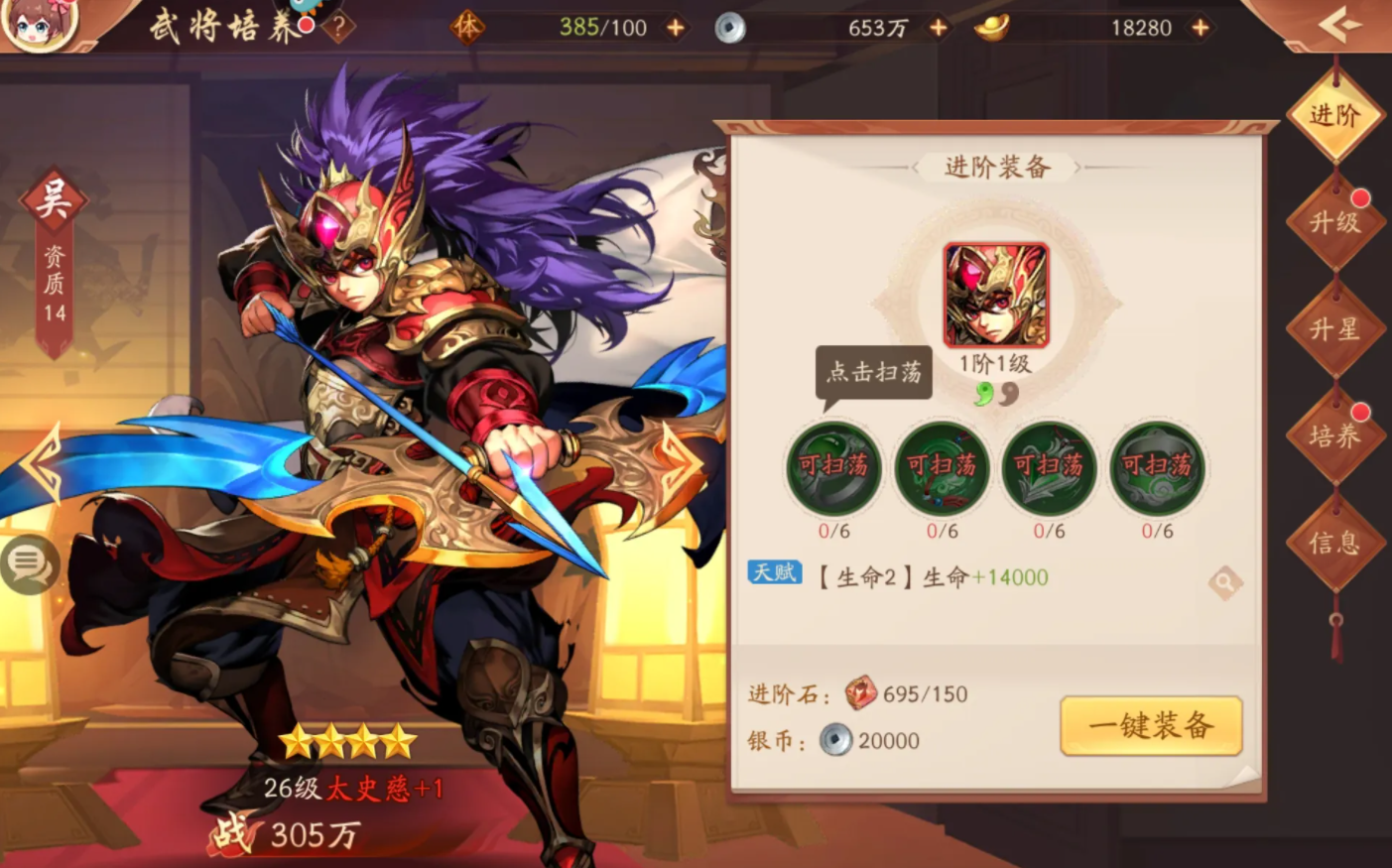
Task: Click the 点击扫荡 prompt bubble
Action: (874, 371)
